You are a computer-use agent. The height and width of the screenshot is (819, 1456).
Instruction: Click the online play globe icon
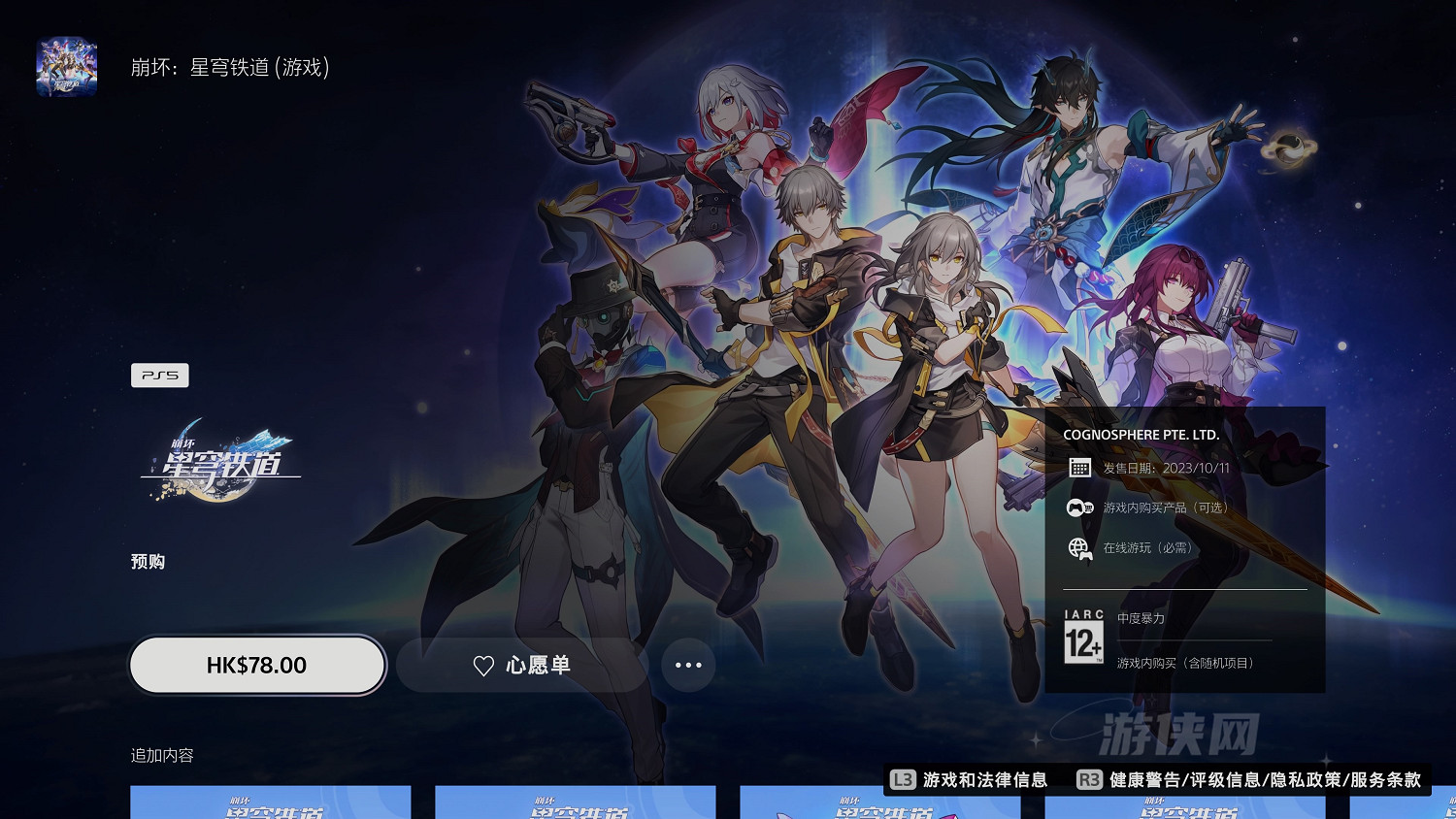pos(1078,547)
